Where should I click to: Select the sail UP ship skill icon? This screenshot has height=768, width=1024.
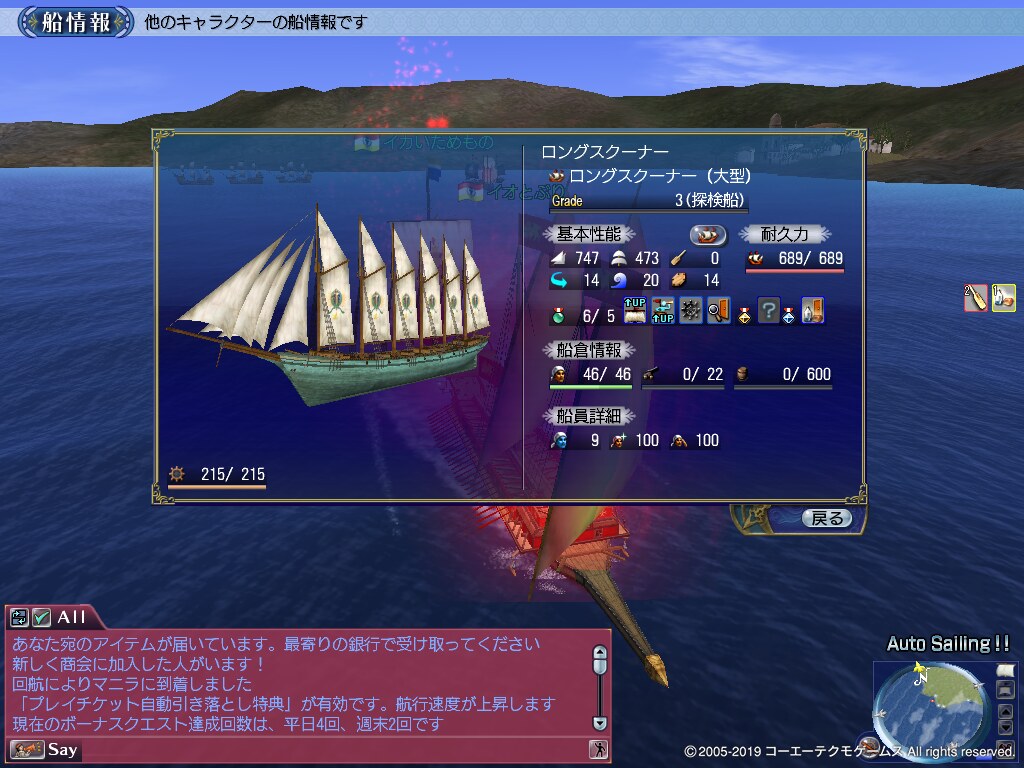click(x=635, y=311)
